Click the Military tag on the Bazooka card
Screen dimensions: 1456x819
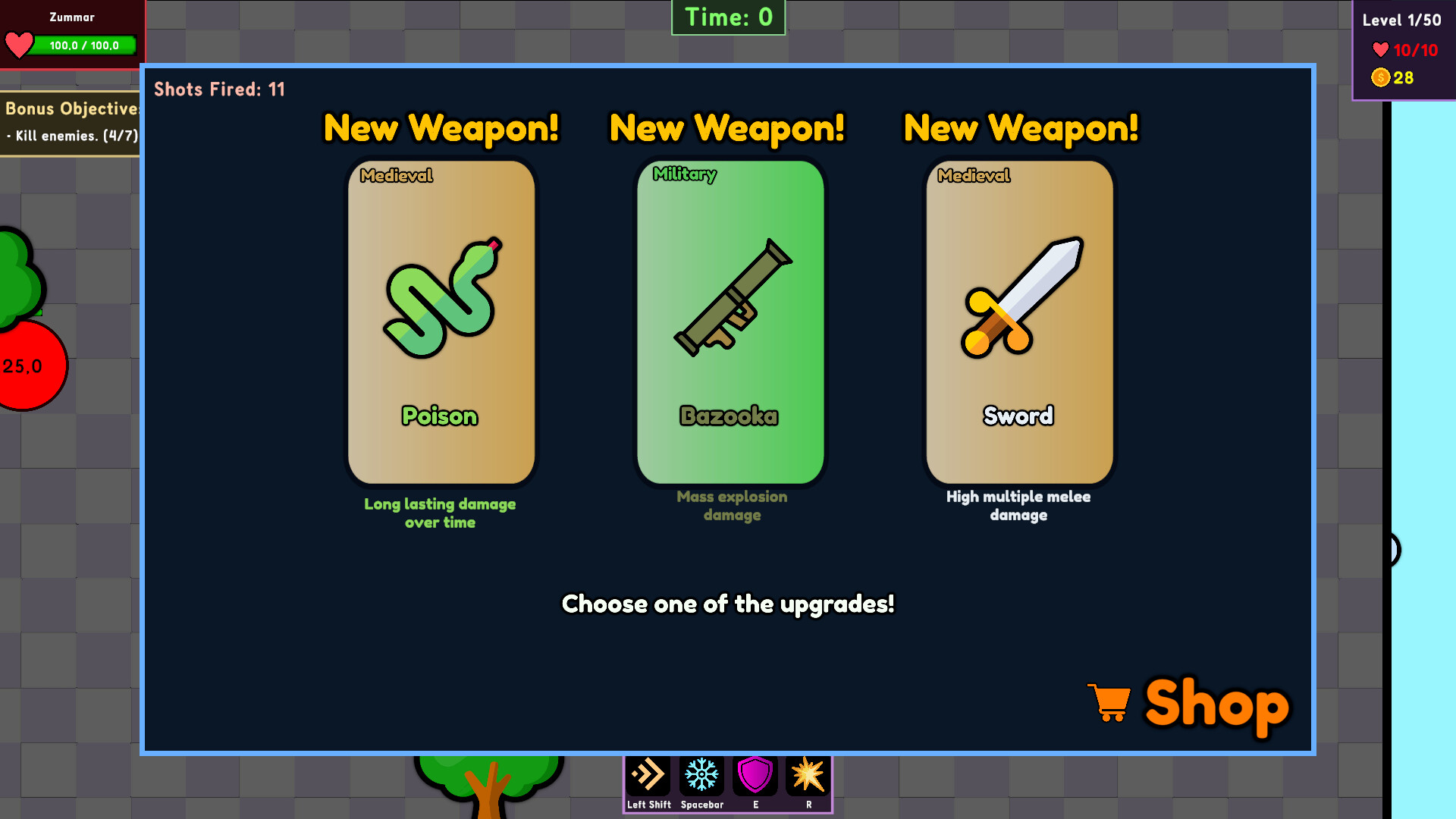tap(685, 175)
